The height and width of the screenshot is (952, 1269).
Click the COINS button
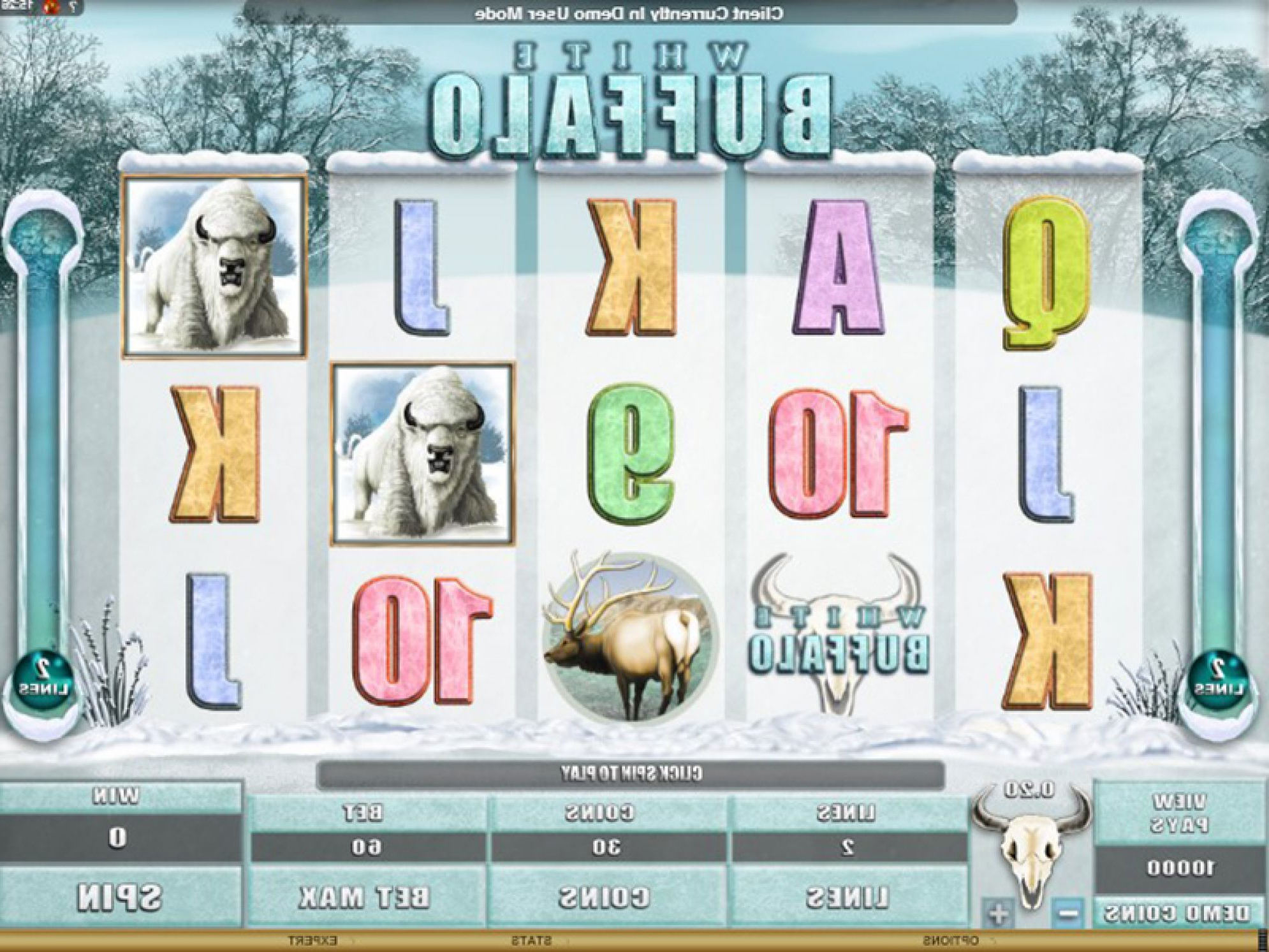click(605, 897)
